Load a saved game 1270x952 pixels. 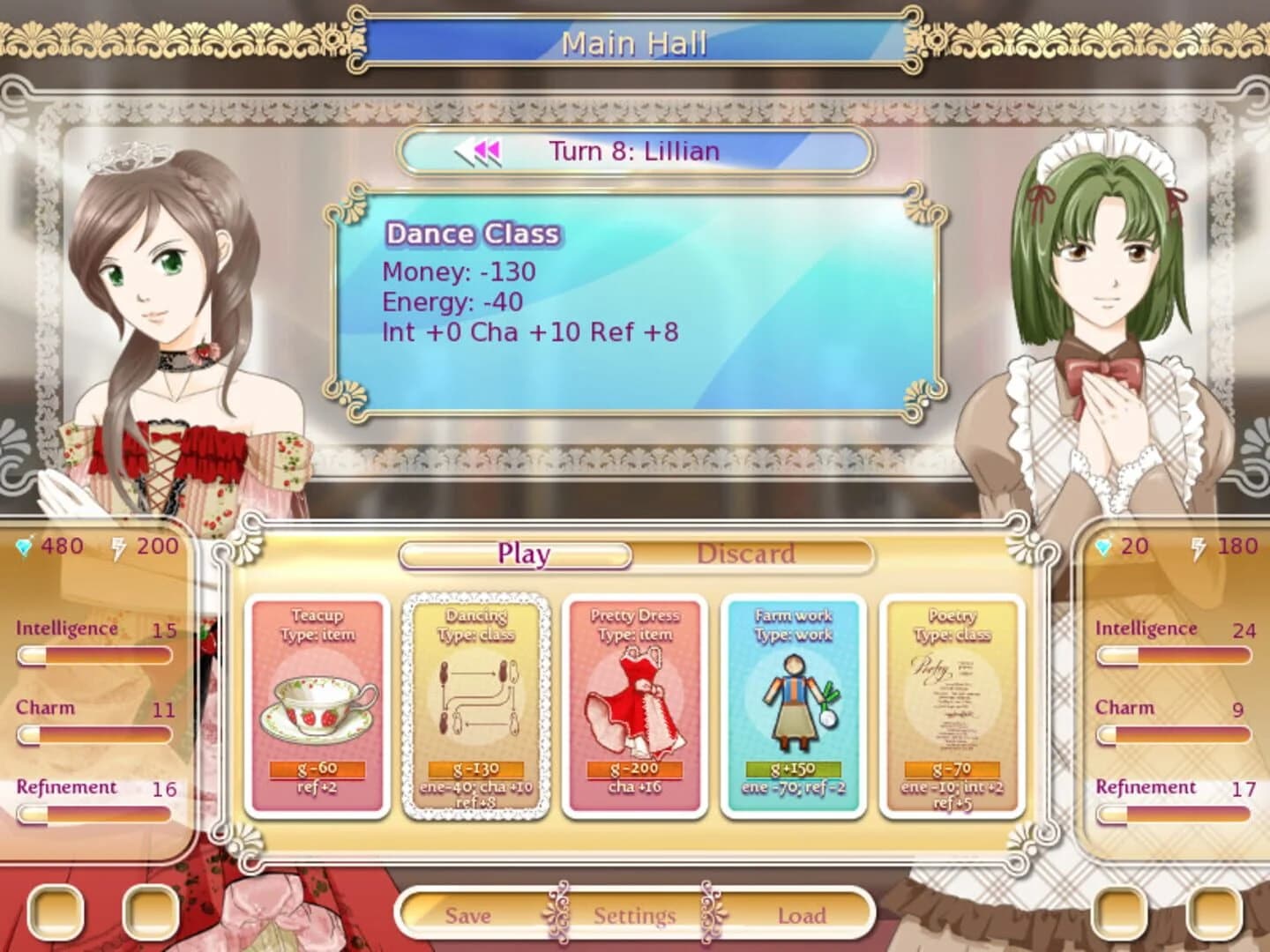[801, 916]
